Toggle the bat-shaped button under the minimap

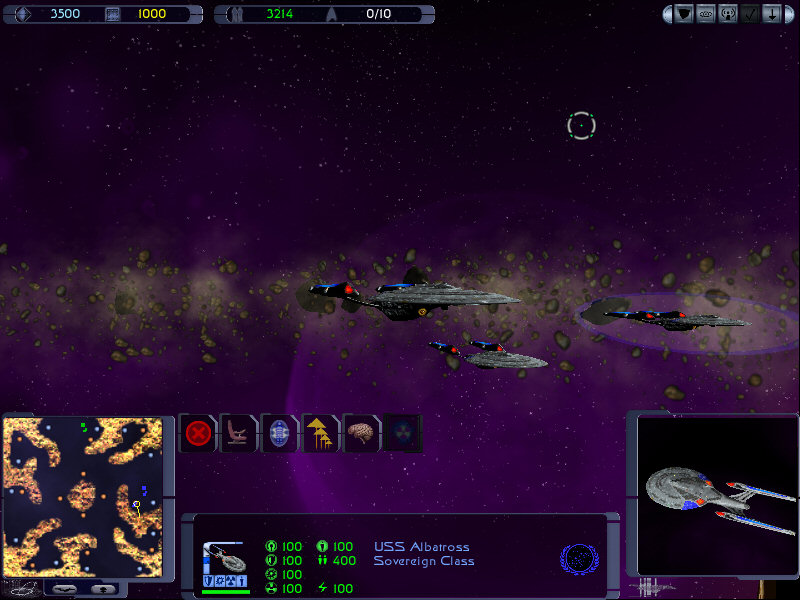65,589
